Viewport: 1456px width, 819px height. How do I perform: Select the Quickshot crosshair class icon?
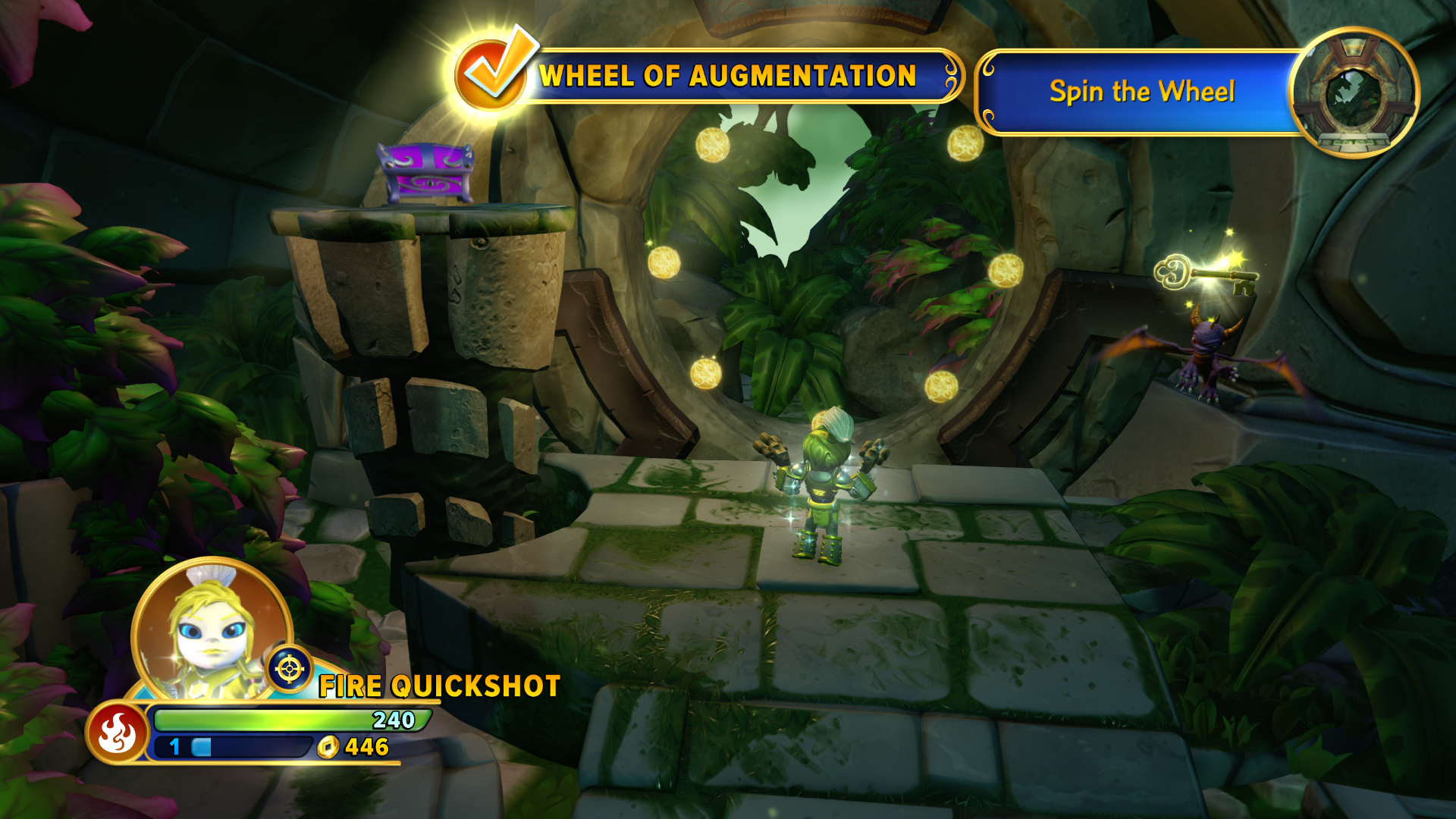(x=290, y=669)
